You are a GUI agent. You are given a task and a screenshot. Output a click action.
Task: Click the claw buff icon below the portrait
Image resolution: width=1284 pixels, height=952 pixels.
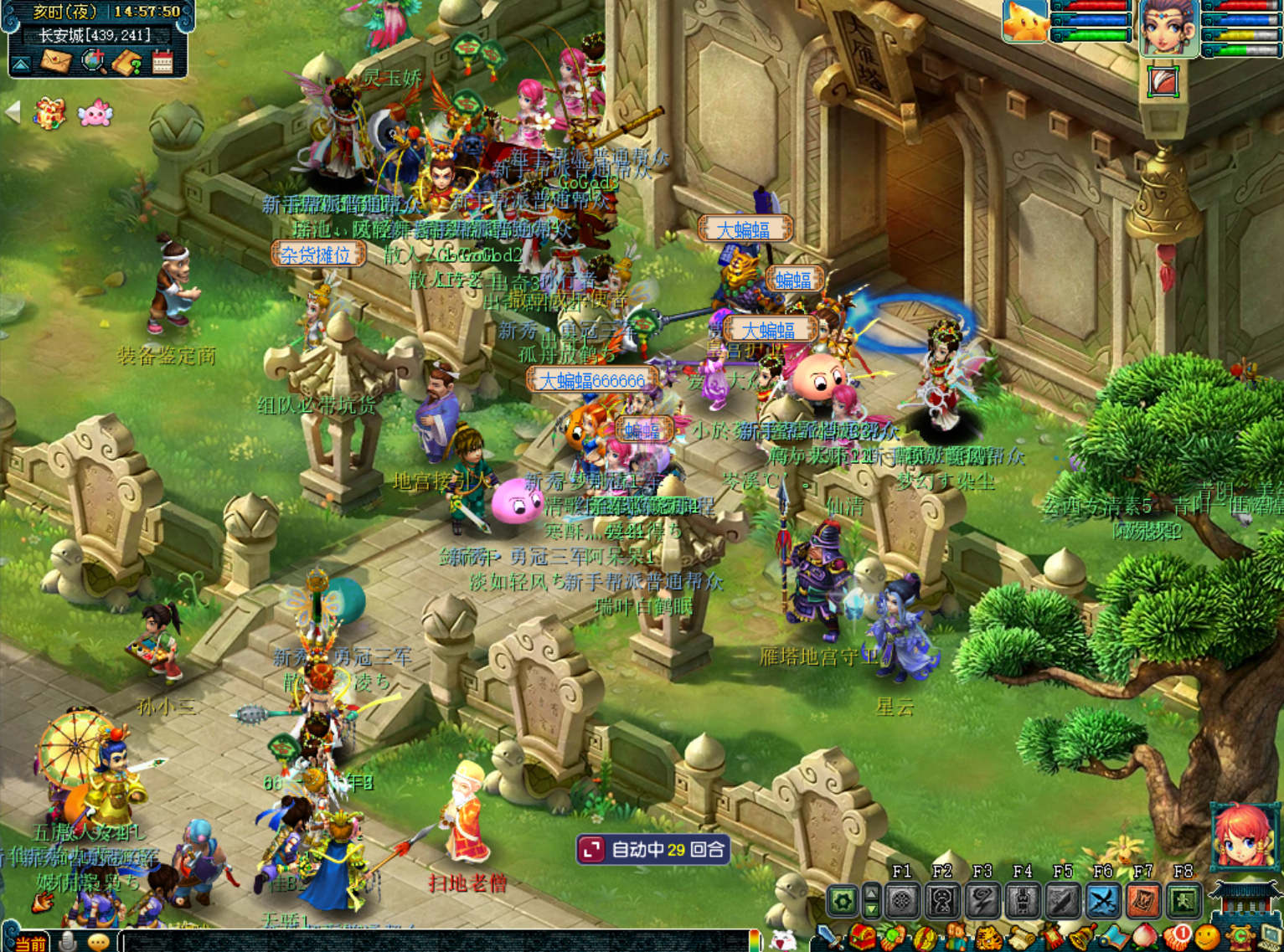[1163, 81]
